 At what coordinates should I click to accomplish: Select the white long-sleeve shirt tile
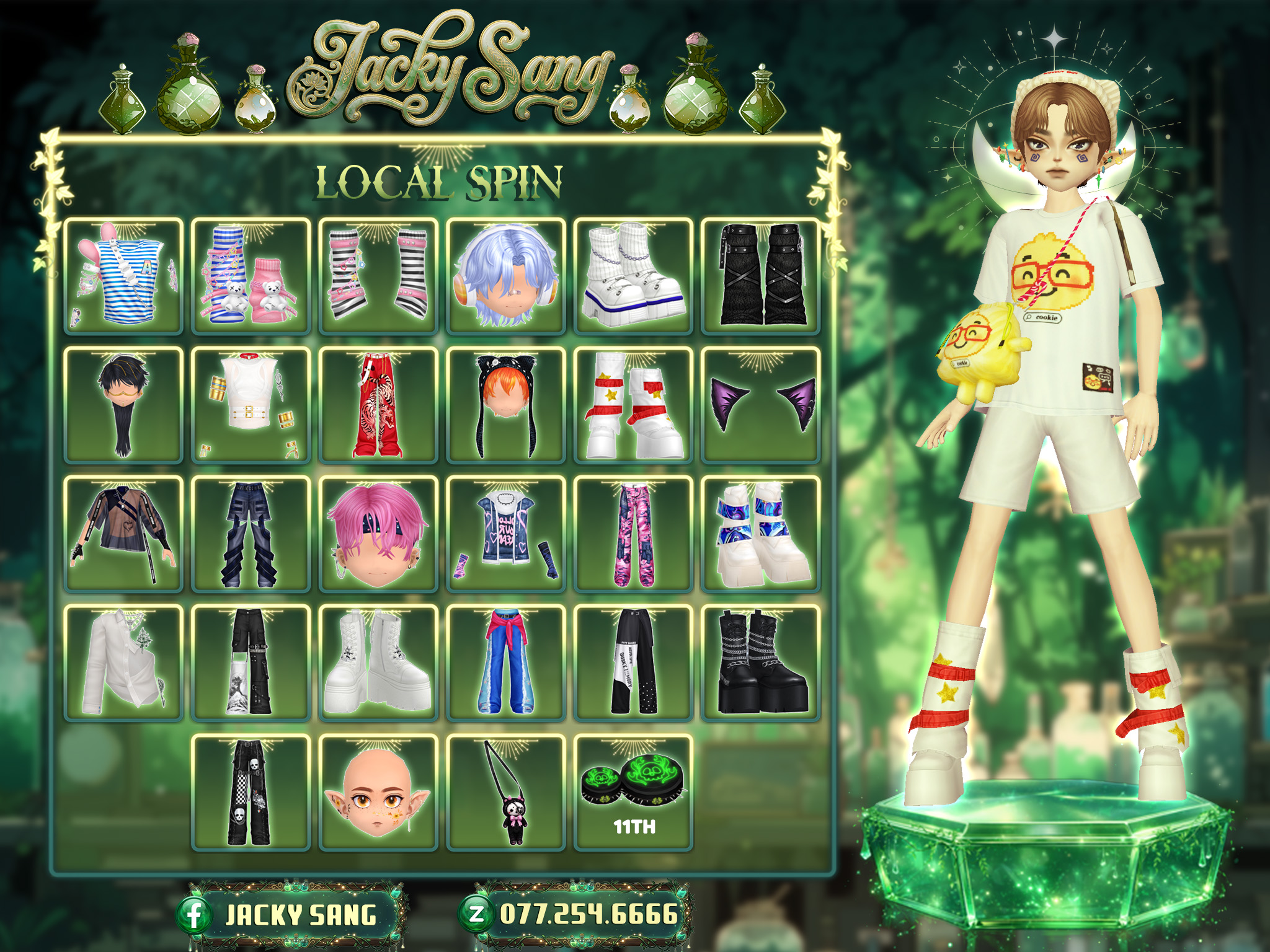click(x=123, y=663)
